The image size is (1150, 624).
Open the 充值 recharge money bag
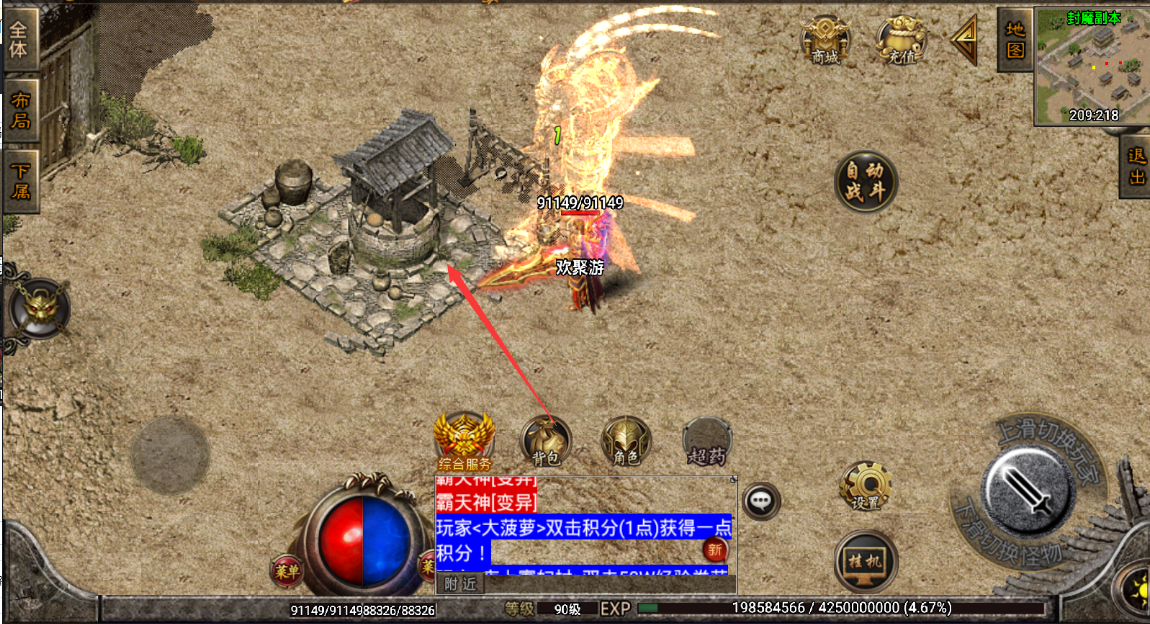[x=901, y=41]
